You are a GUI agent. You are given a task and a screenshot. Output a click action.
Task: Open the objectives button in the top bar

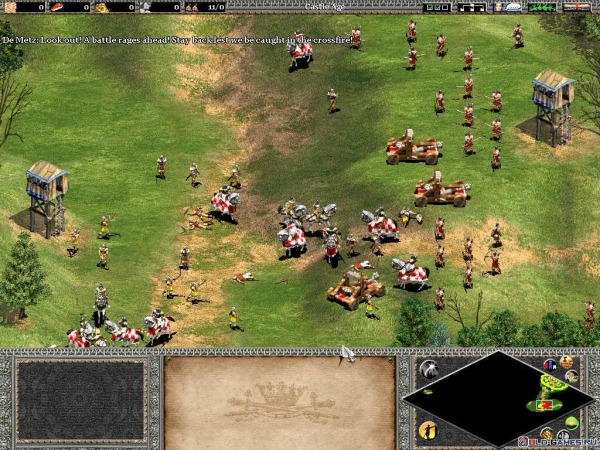pyautogui.click(x=434, y=7)
